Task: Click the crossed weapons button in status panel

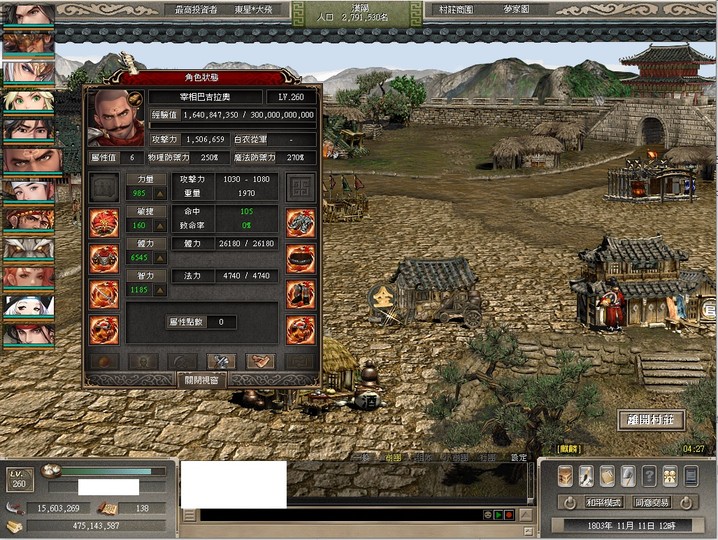Action: click(x=221, y=360)
